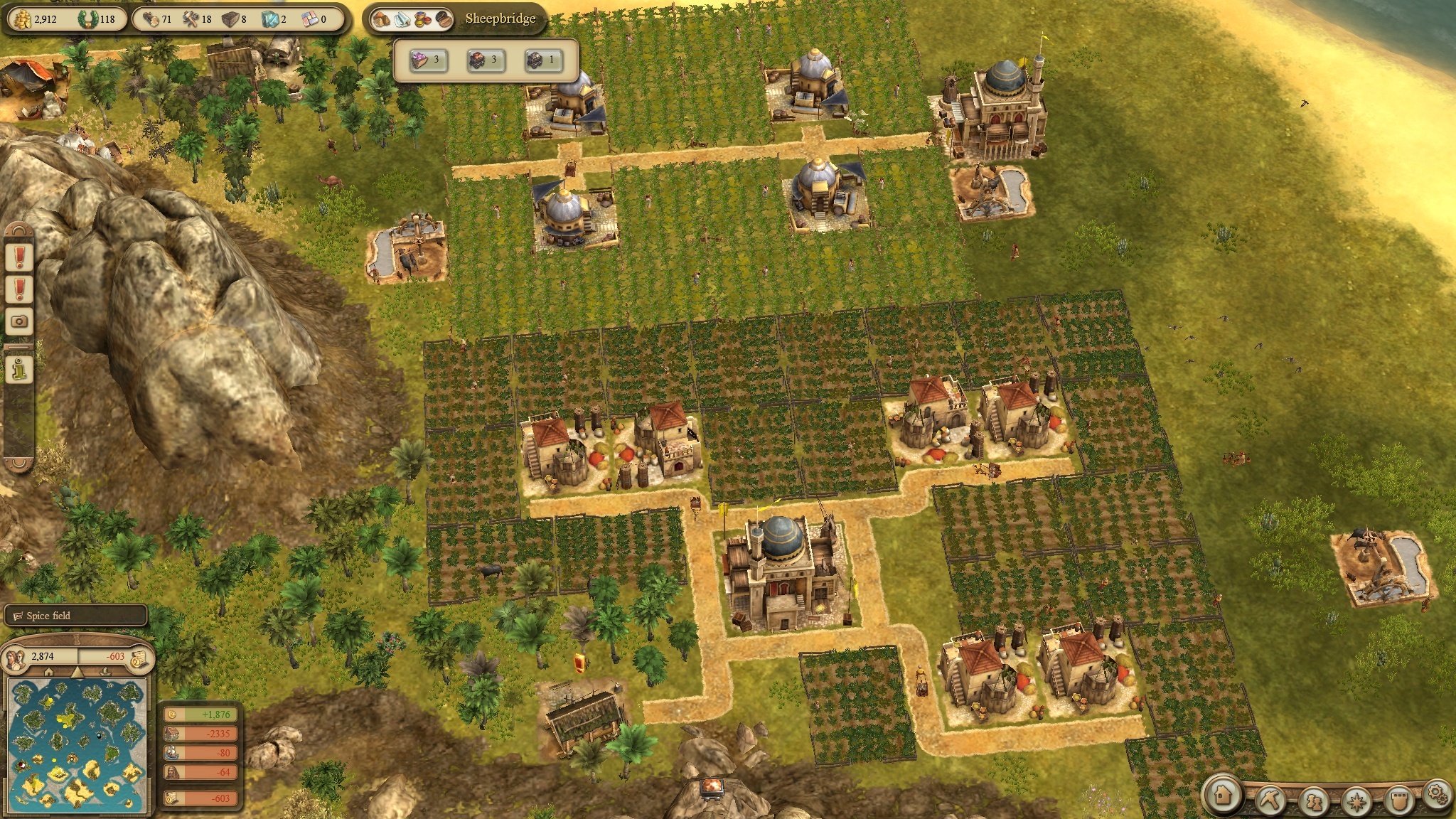Click the buildings upkeep row showing -2335

click(x=200, y=734)
